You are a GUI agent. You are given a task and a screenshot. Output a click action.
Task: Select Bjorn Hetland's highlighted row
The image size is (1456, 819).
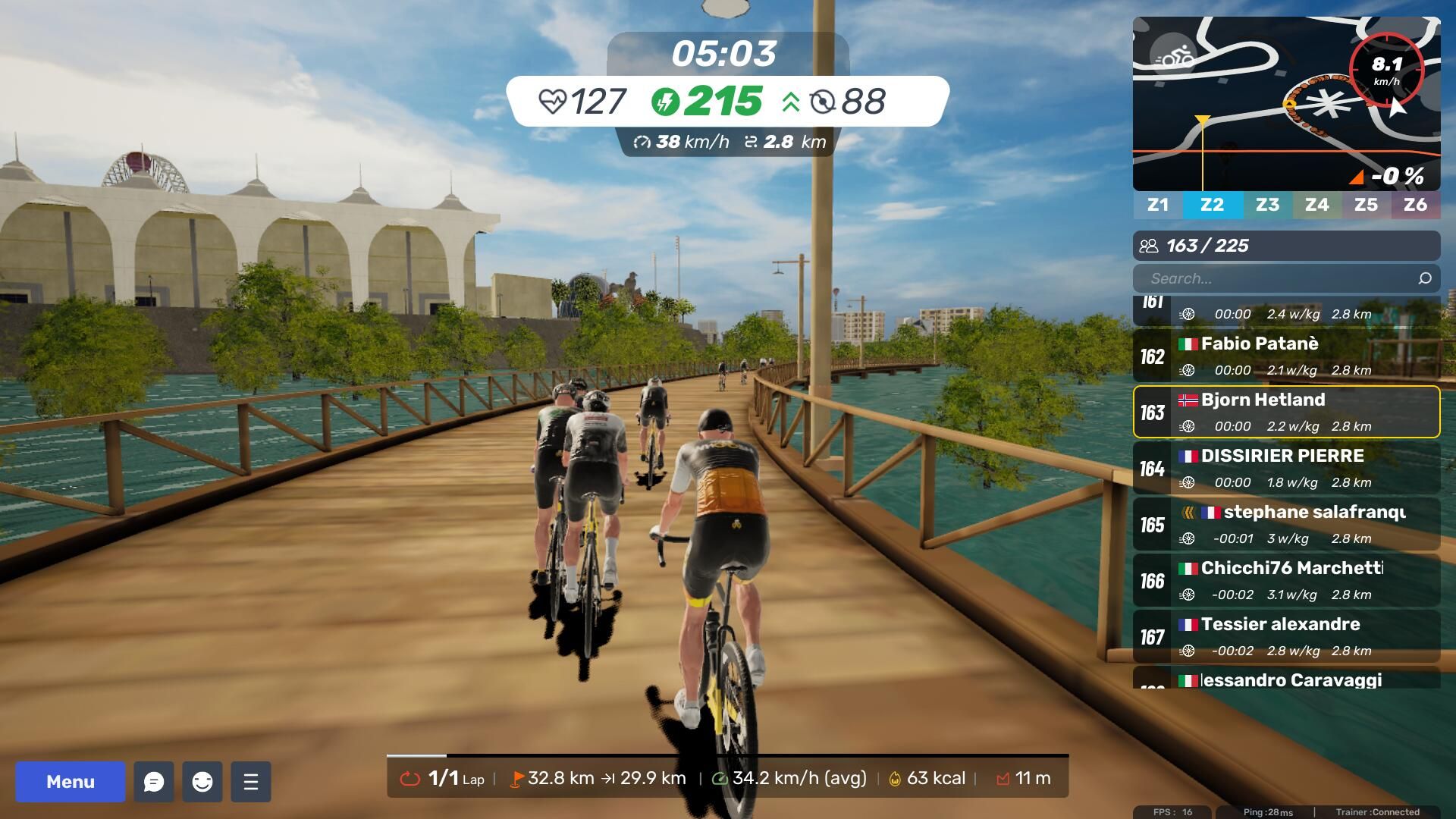1286,412
